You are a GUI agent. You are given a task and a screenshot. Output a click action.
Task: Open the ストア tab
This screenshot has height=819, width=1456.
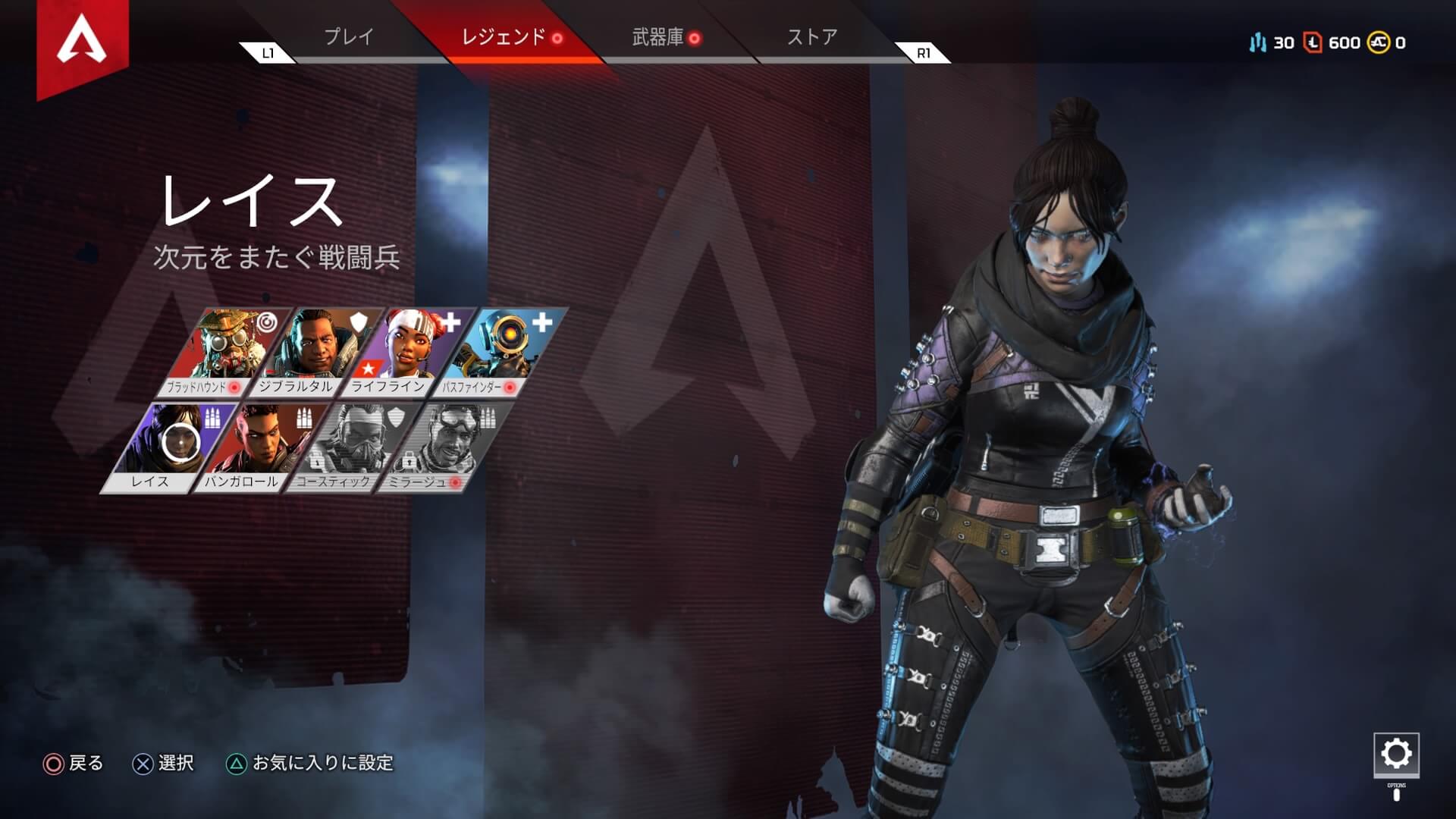[x=812, y=37]
